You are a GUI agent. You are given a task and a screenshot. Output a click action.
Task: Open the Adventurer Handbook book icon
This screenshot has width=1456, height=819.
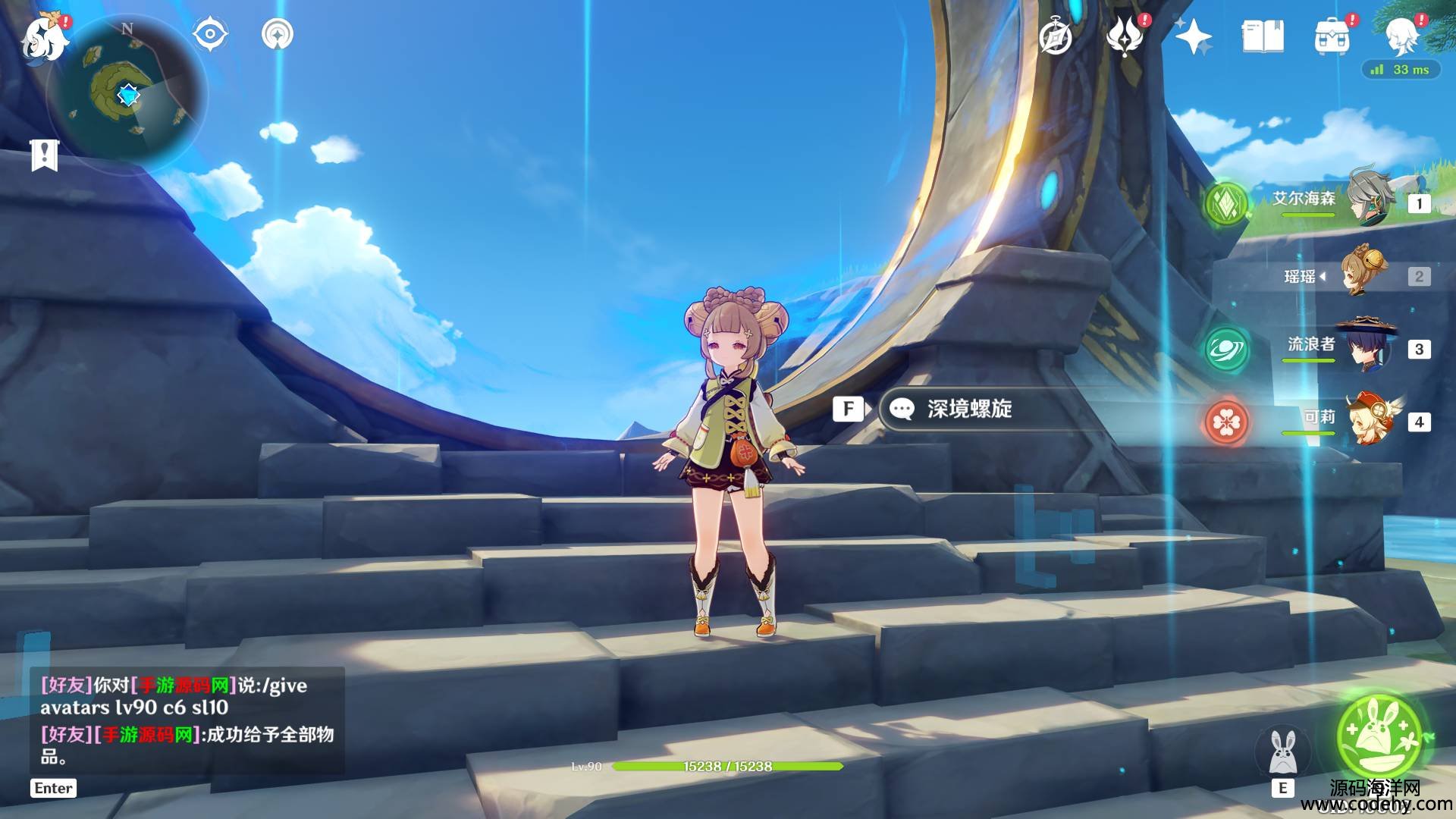click(1263, 36)
